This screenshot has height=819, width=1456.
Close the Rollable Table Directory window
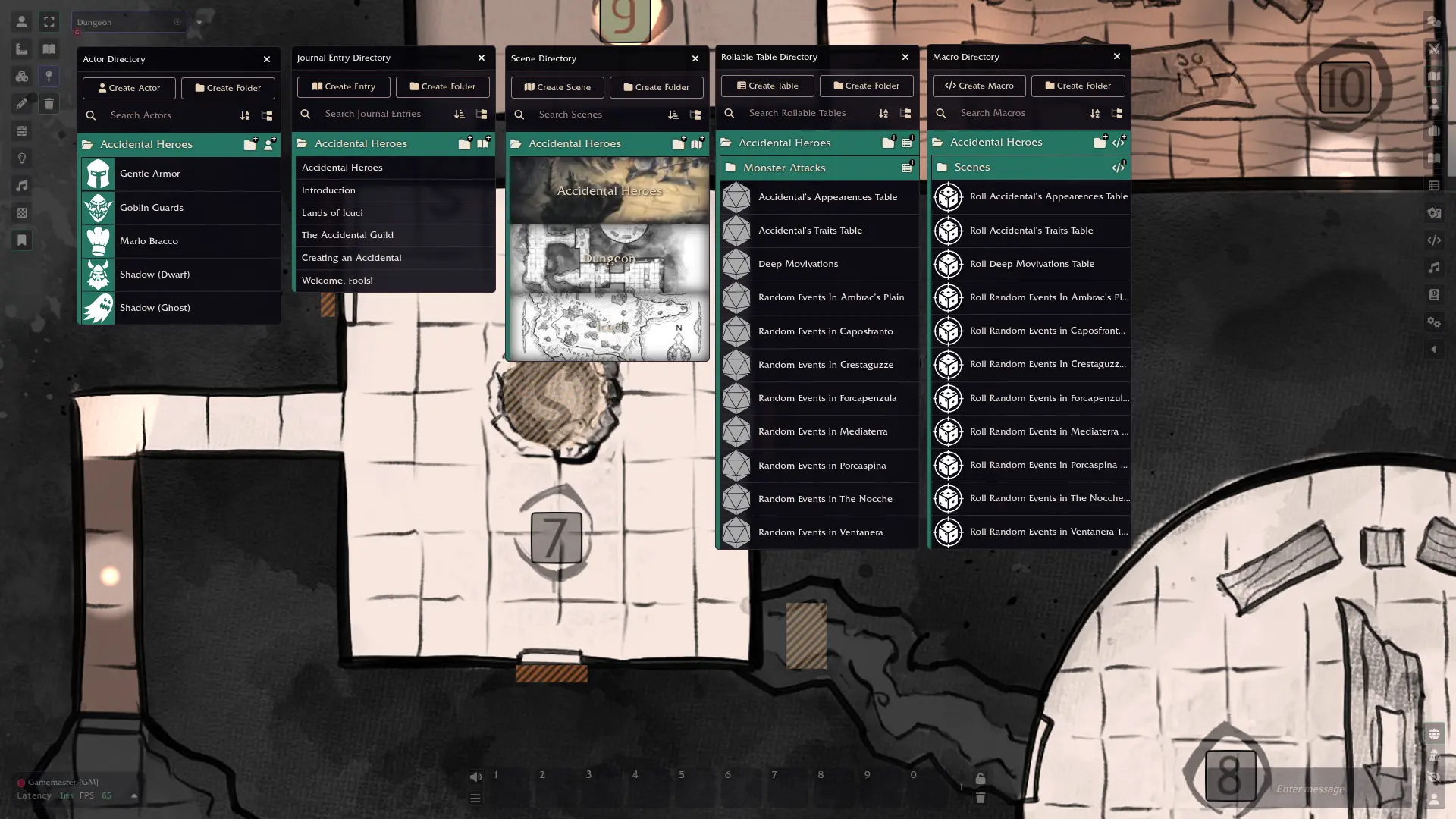[905, 57]
